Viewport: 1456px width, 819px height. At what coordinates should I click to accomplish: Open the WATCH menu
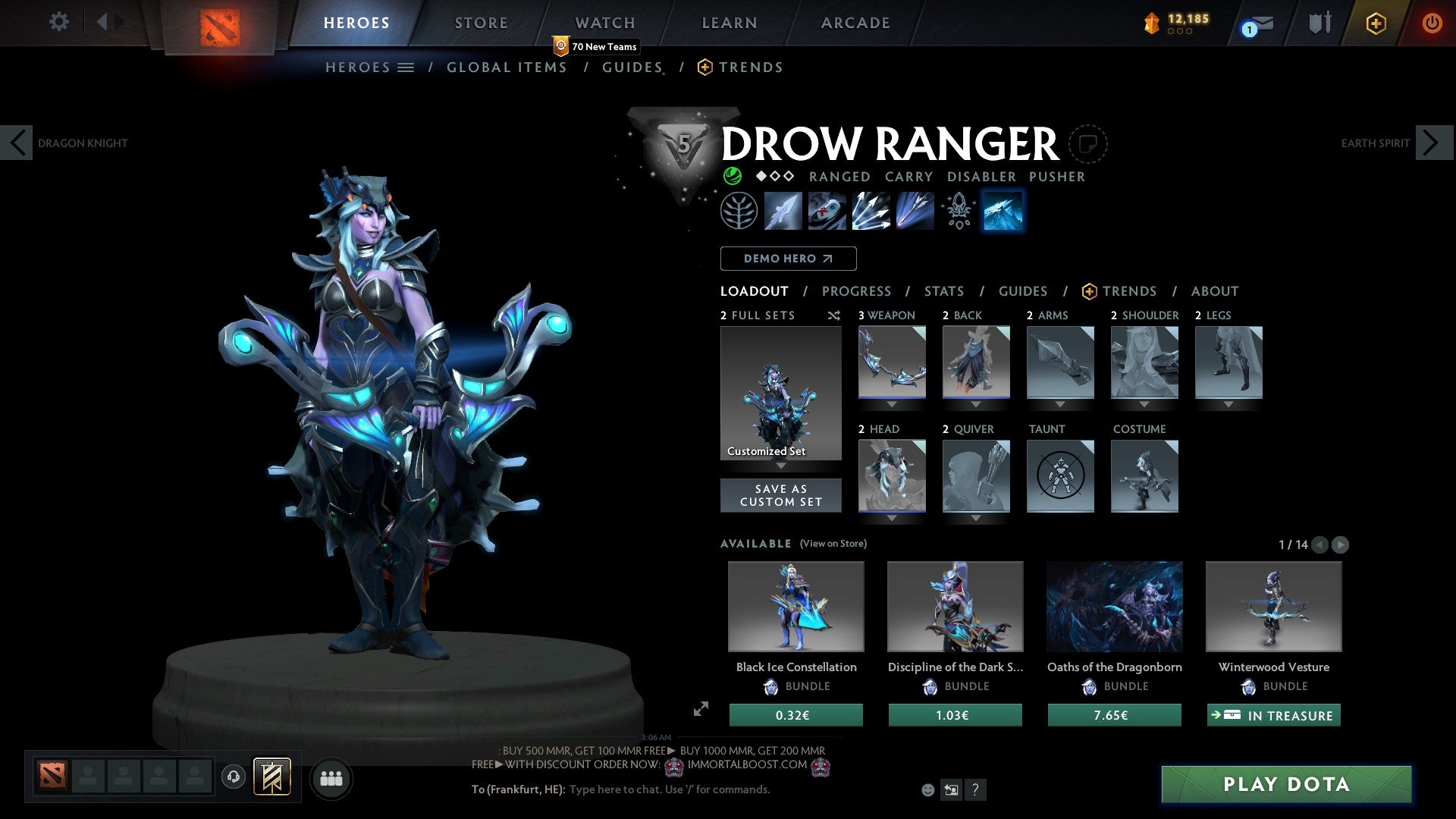(x=604, y=22)
